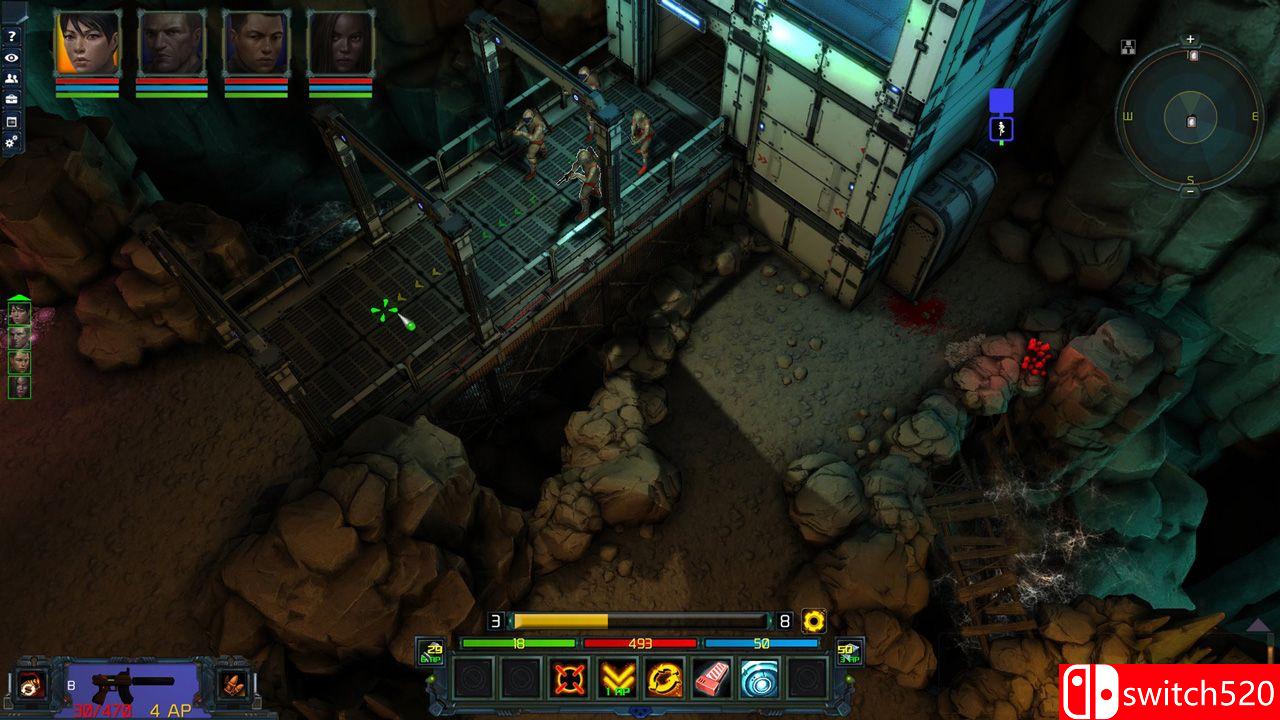1280x720 pixels.
Task: Open the briefcase inventory icon
Action: pyautogui.click(x=12, y=99)
